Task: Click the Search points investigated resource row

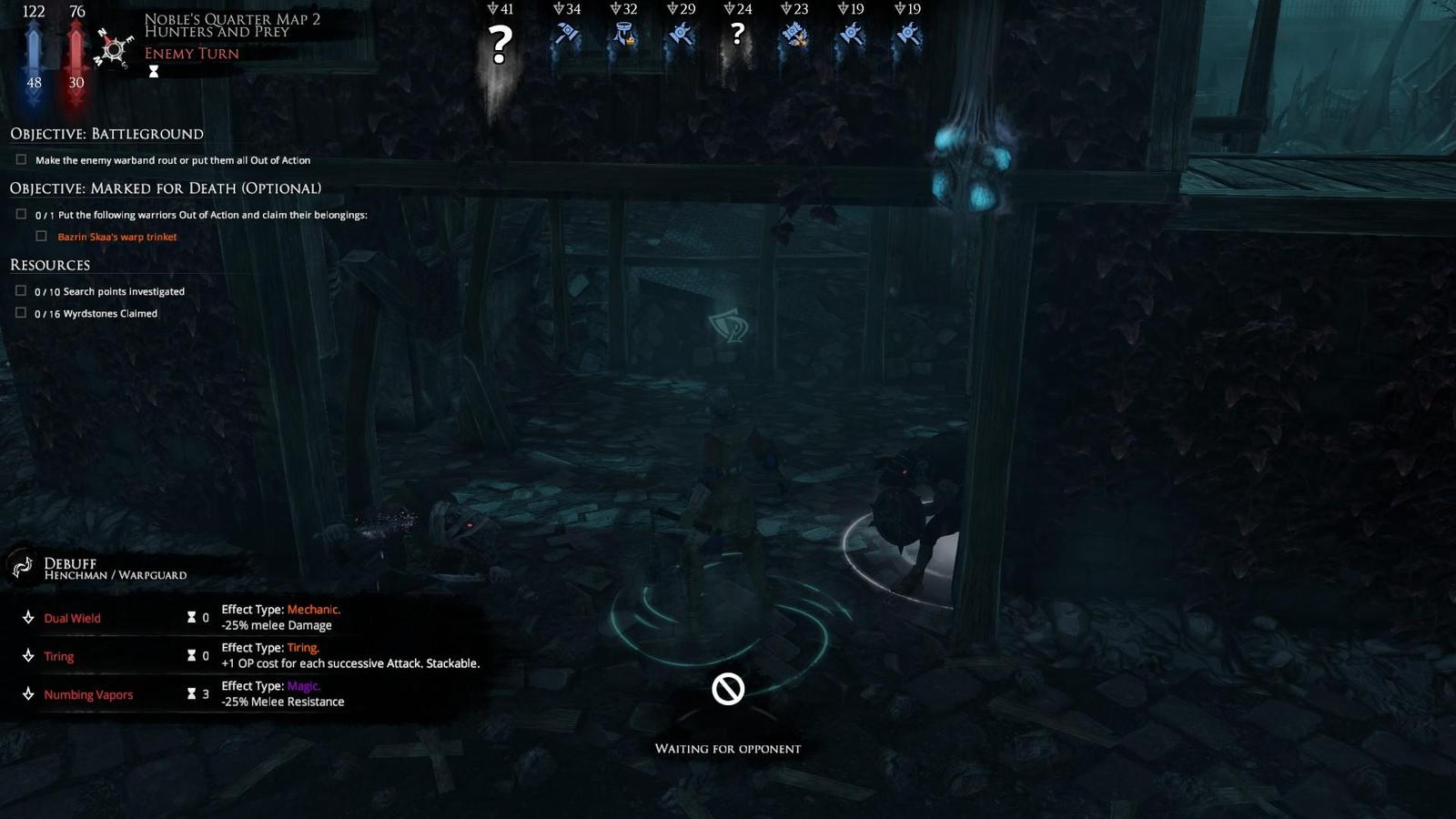Action: [109, 291]
